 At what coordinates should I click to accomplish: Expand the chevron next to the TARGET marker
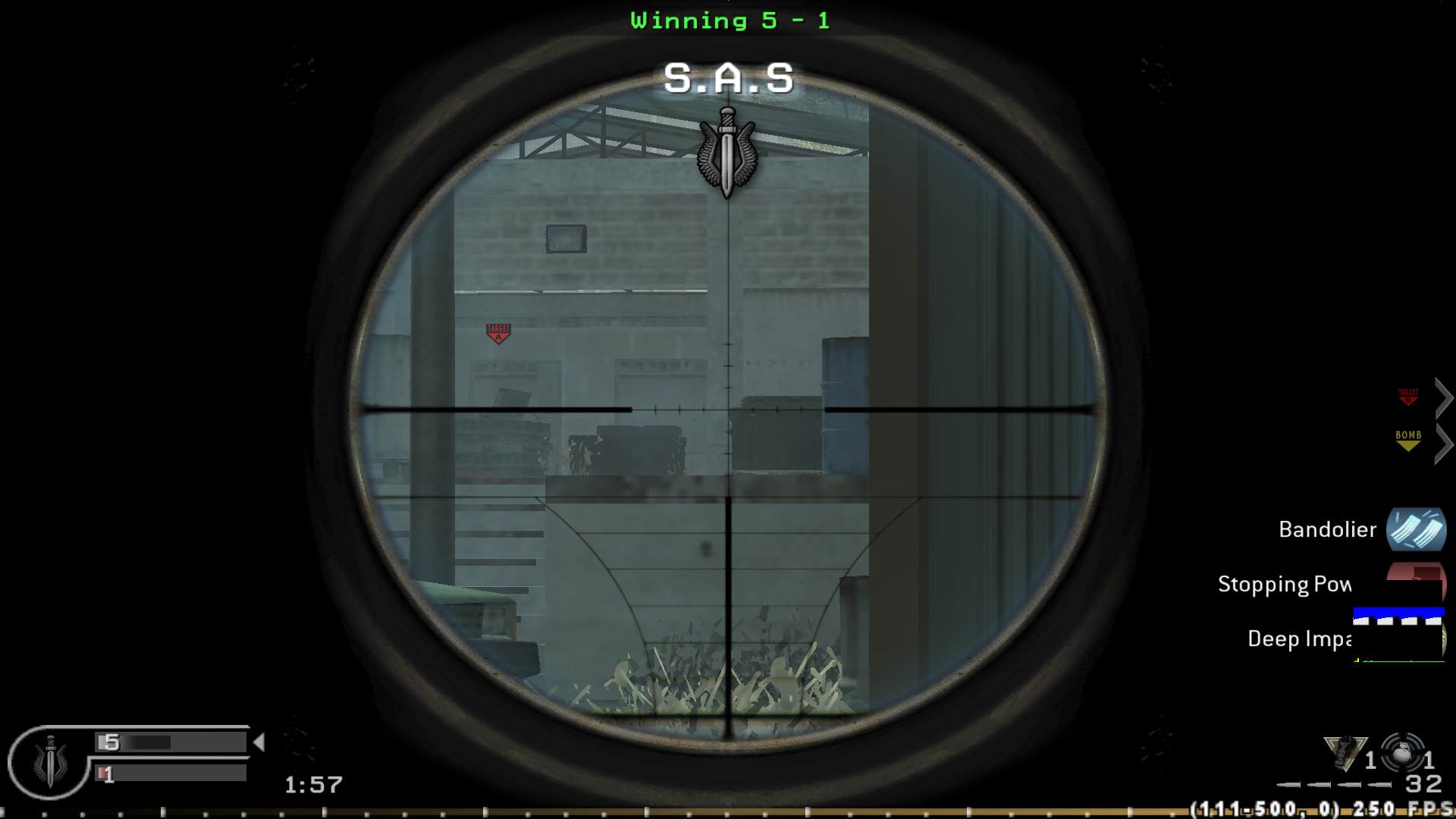point(1445,397)
